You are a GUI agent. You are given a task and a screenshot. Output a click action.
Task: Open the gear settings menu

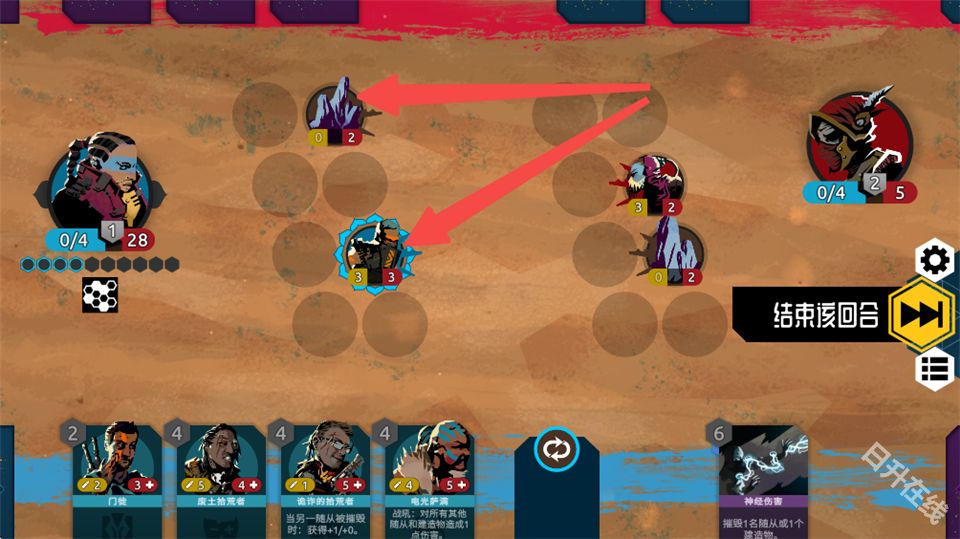click(935, 261)
